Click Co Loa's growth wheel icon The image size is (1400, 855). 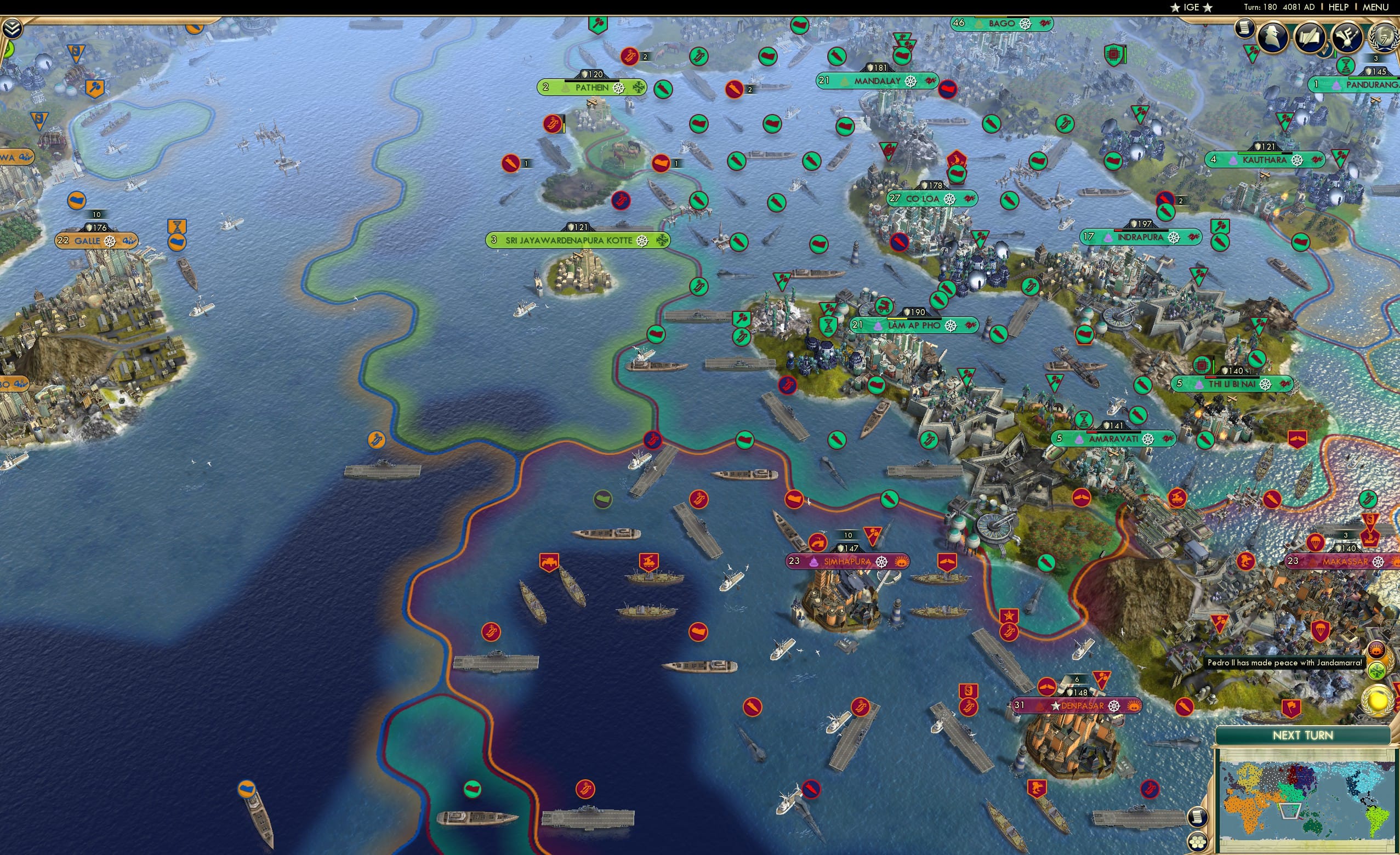(950, 200)
